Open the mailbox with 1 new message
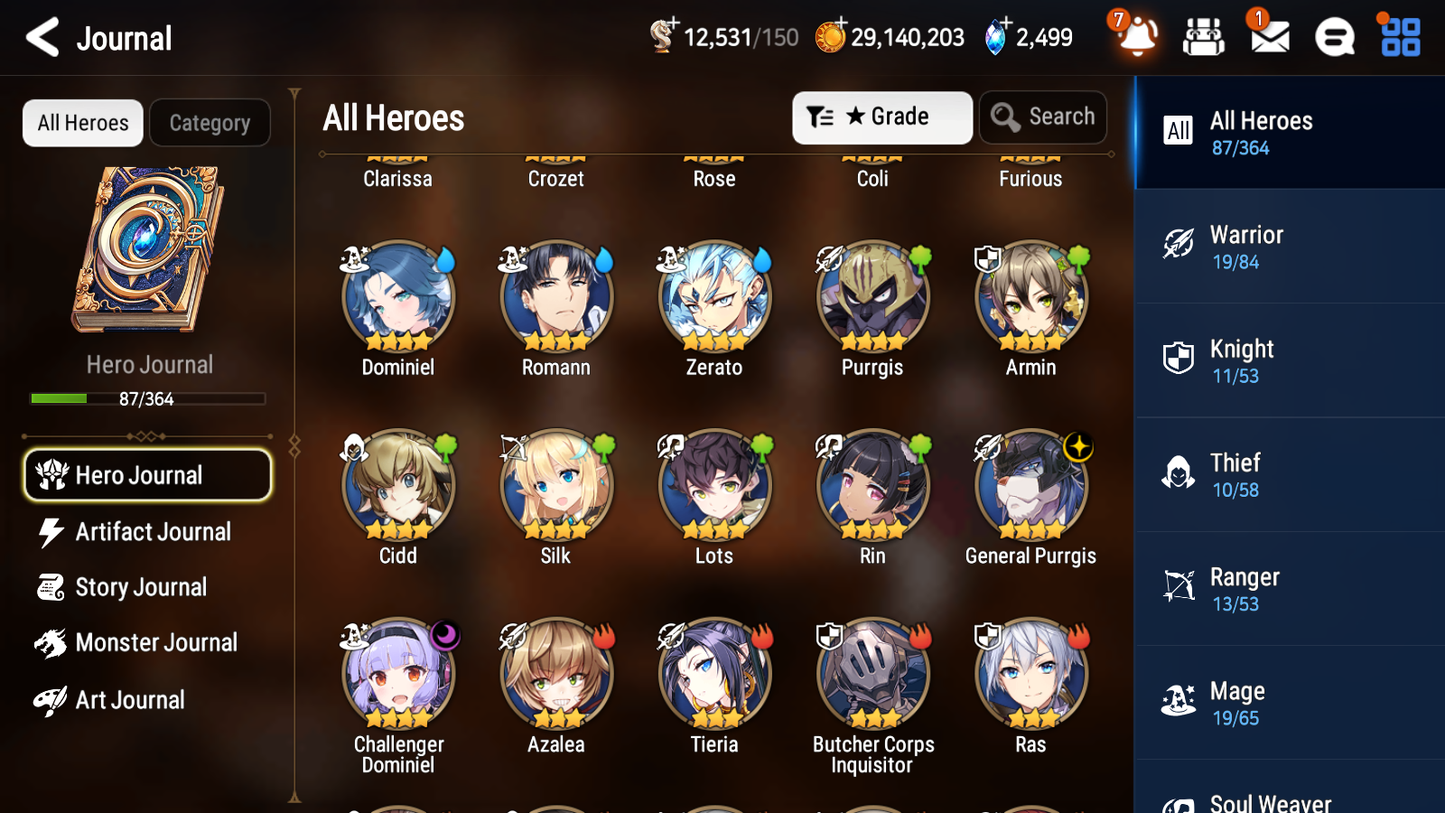This screenshot has height=813, width=1445. pos(1268,36)
